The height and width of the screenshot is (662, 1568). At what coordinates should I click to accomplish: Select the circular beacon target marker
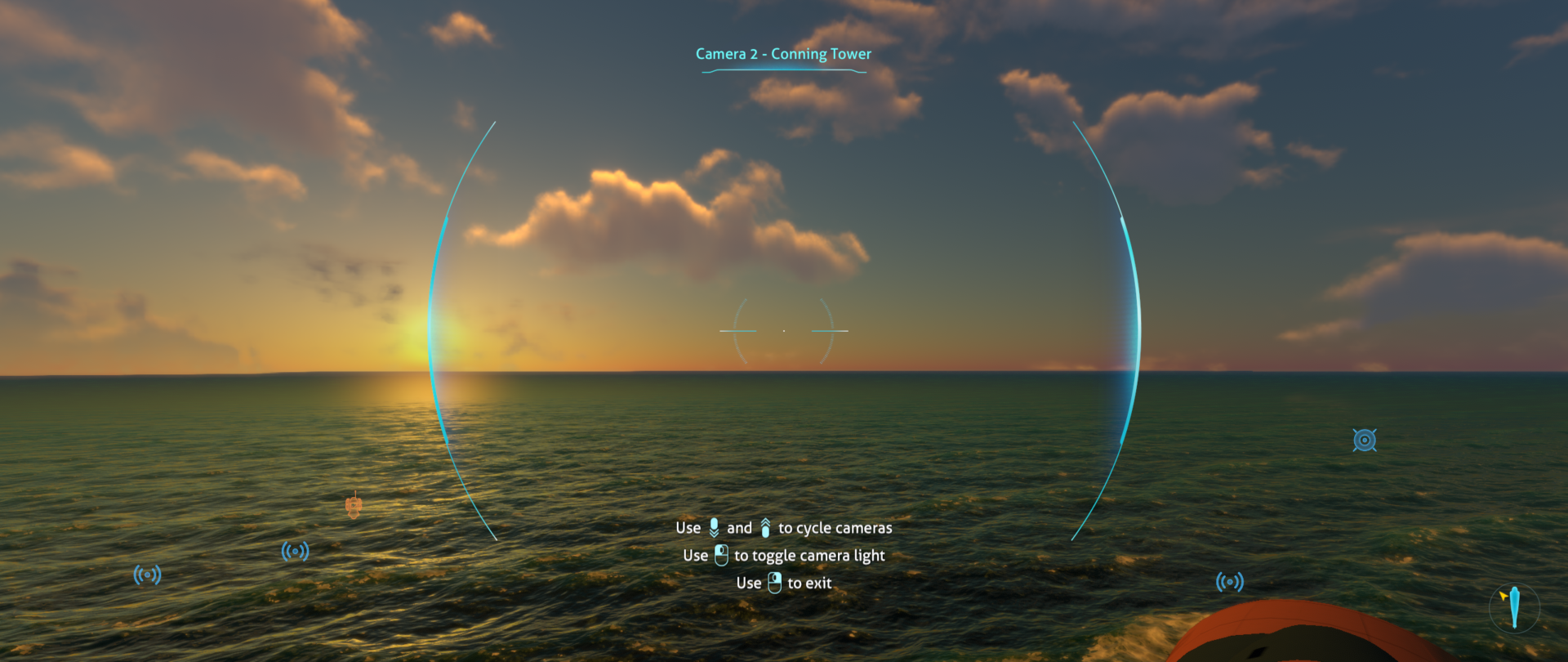coord(1365,440)
